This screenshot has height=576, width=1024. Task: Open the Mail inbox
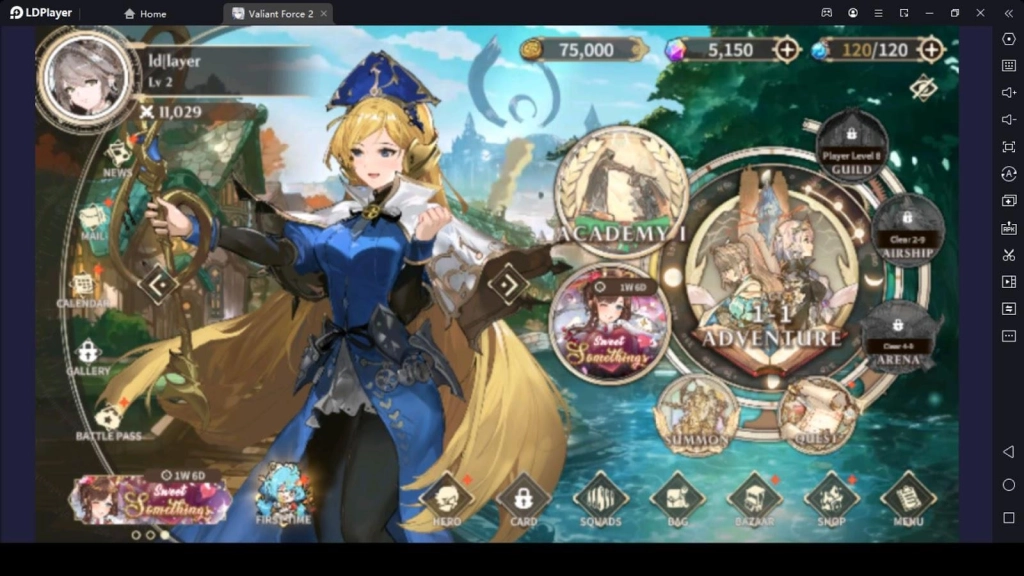tap(94, 218)
